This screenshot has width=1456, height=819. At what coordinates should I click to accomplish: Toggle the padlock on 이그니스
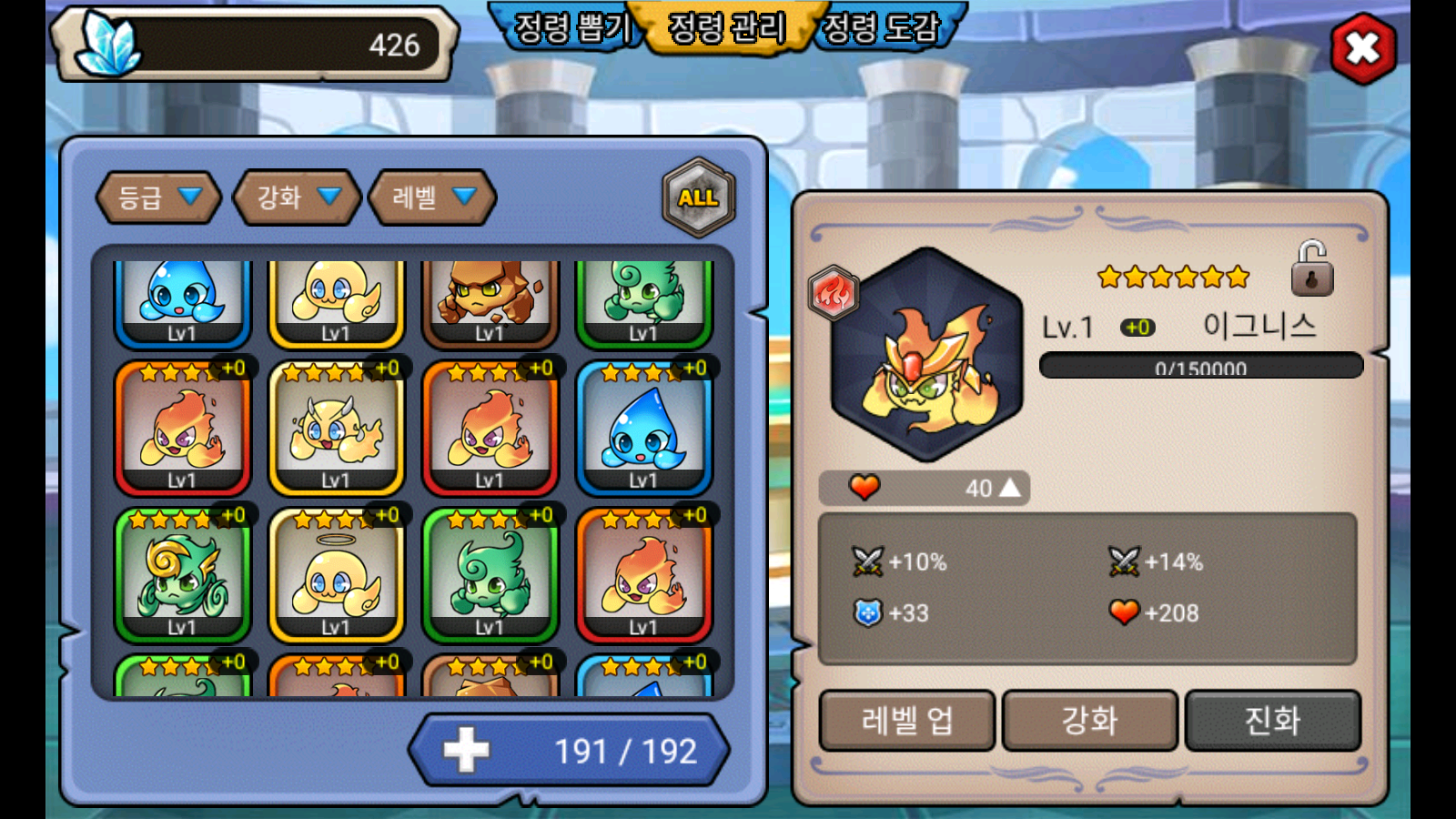[1311, 269]
